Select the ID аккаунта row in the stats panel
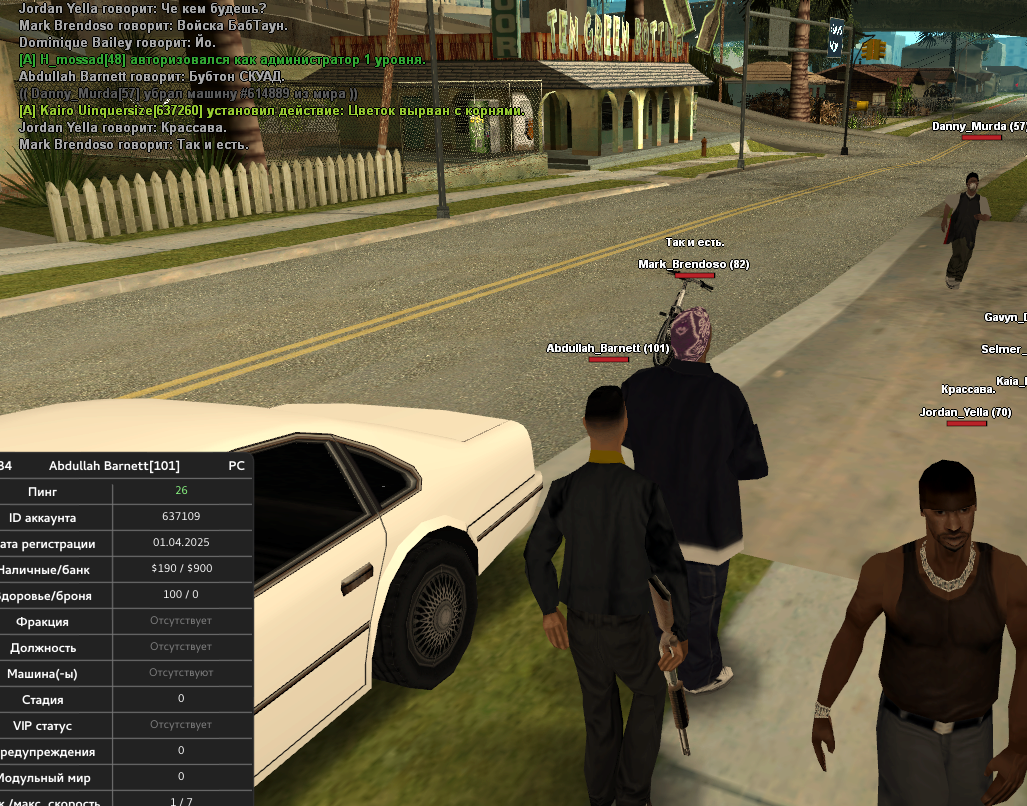 (x=125, y=517)
